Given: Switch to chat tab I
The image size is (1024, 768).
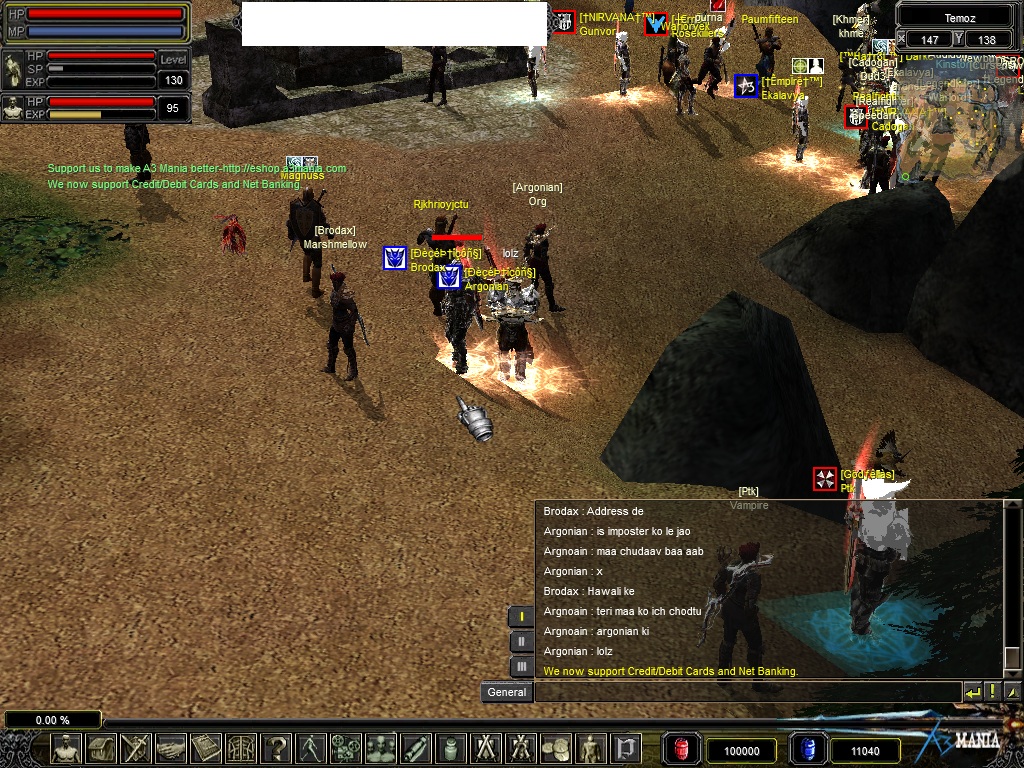Looking at the screenshot, I should (x=521, y=616).
